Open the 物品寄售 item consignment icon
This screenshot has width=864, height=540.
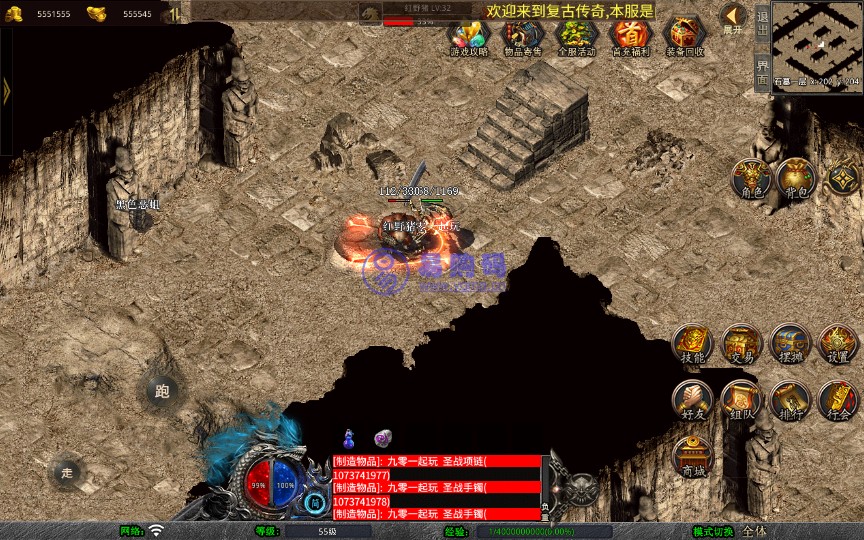pos(521,36)
